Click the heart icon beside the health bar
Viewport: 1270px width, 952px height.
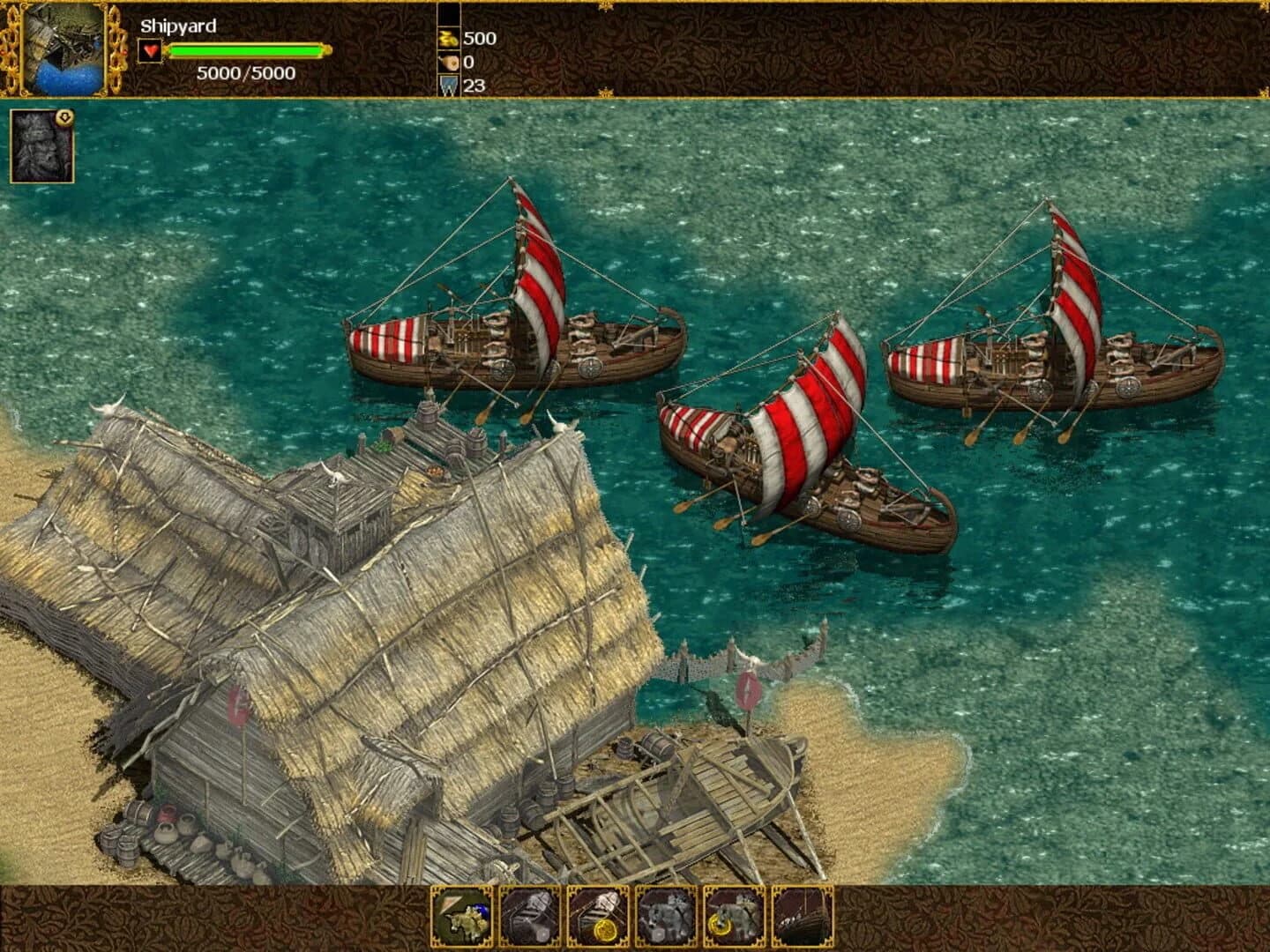(x=152, y=51)
